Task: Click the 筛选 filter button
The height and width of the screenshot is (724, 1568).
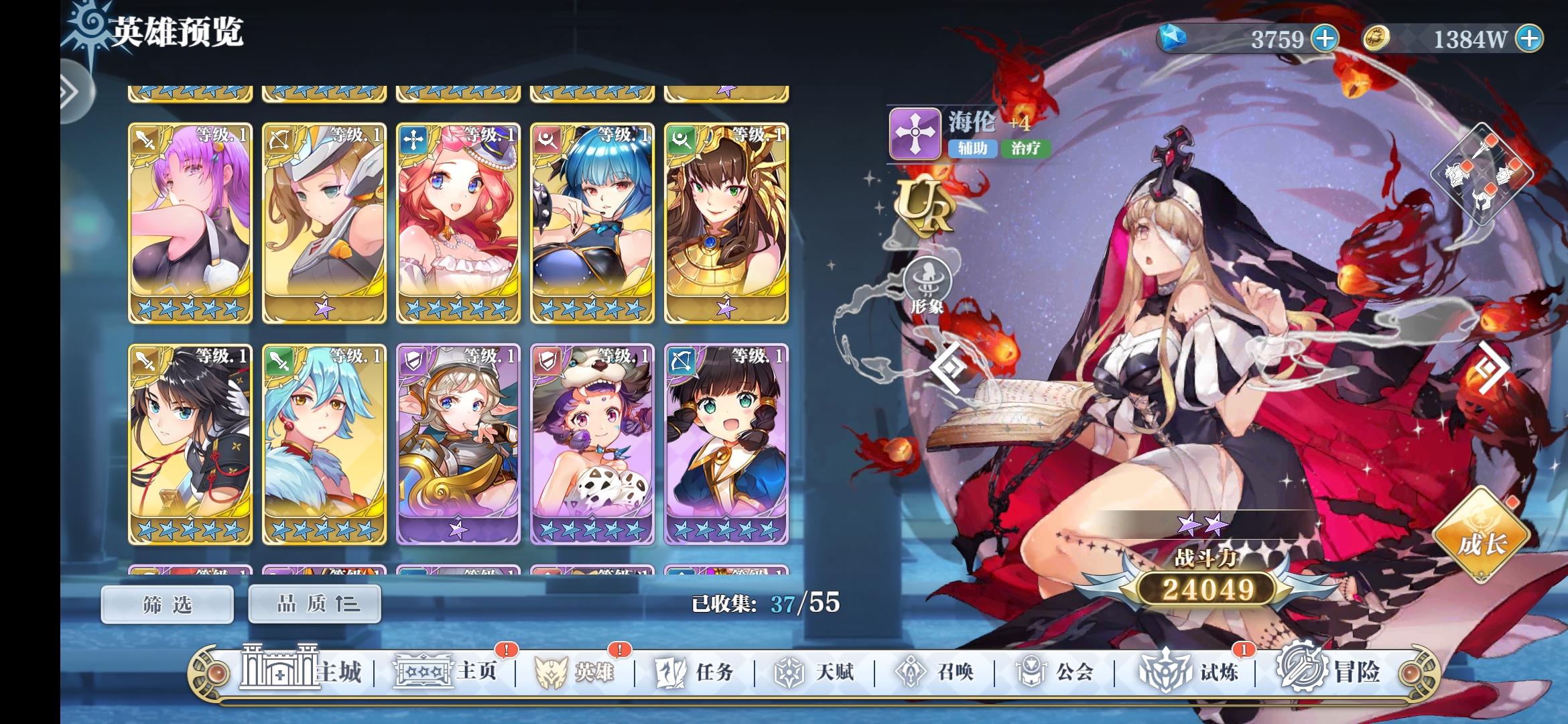Action: (x=166, y=603)
